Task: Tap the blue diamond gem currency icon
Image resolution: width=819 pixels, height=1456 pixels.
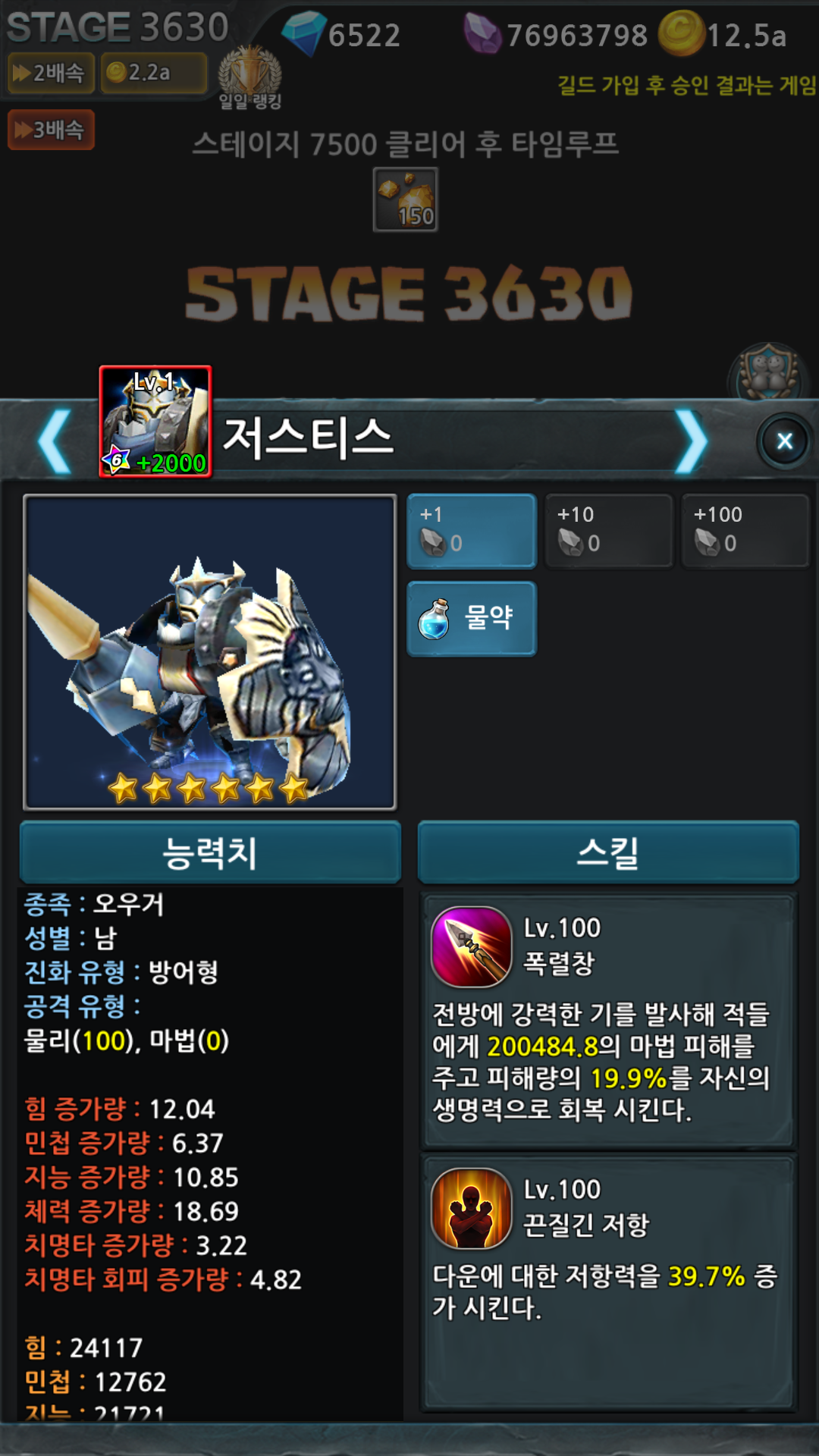Action: coord(303,33)
